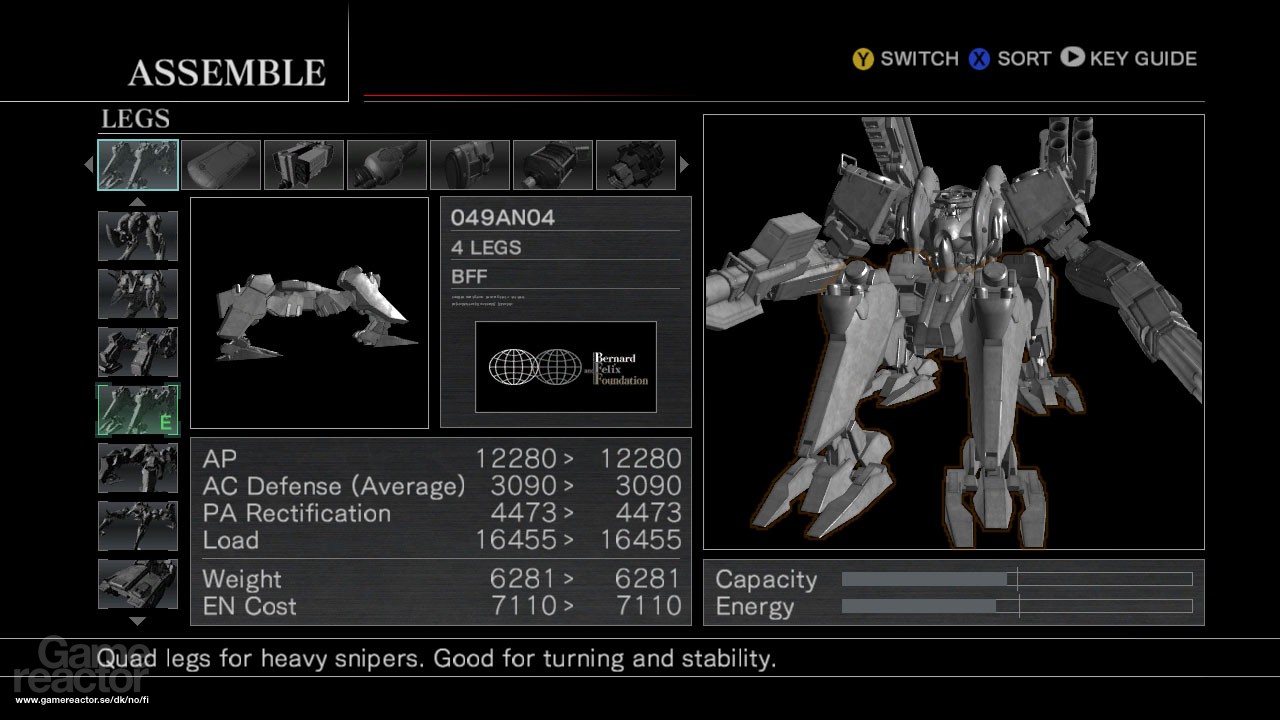This screenshot has height=720, width=1280.
Task: Click SWITCH in the top right
Action: [918, 58]
